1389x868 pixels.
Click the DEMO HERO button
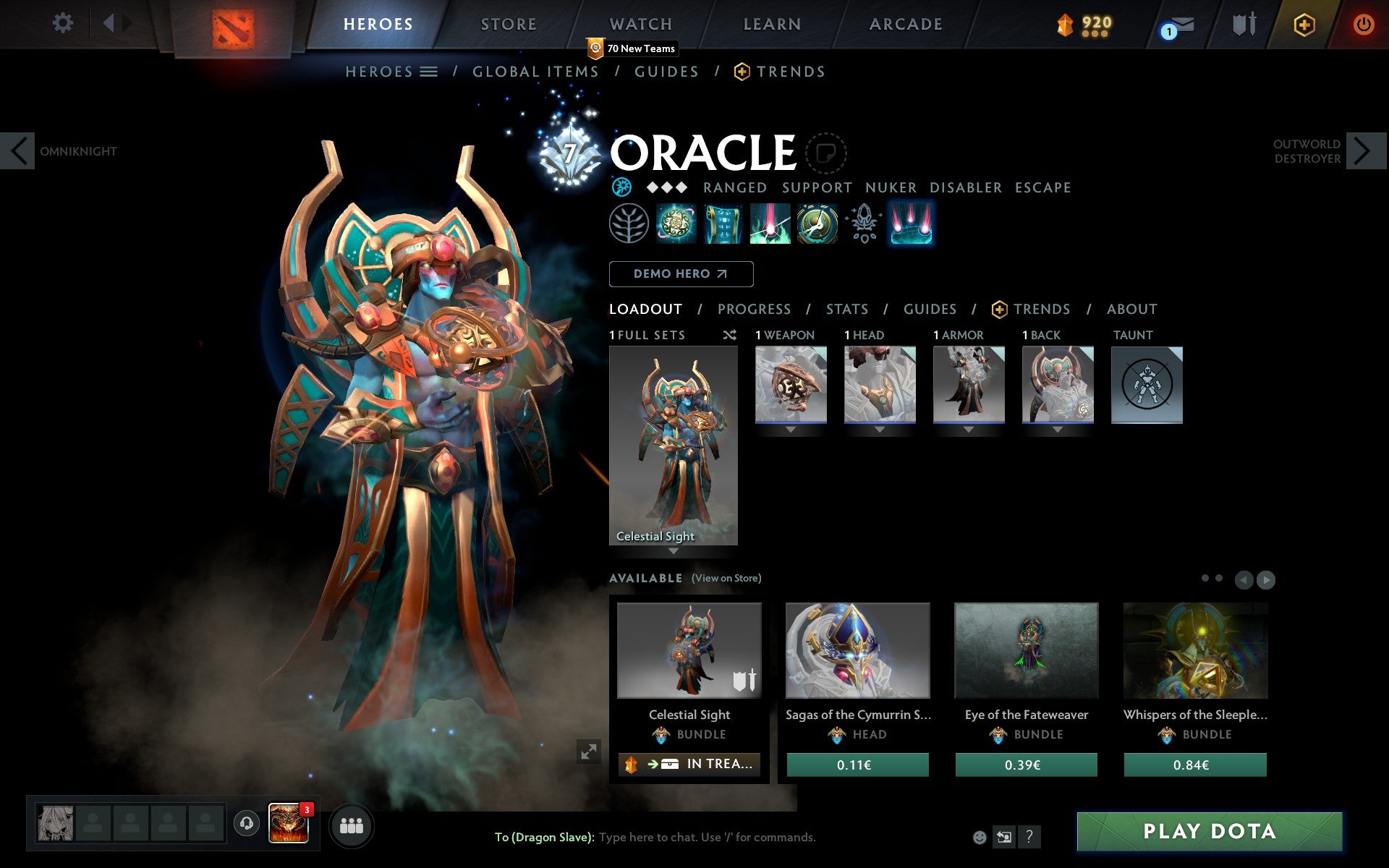(681, 273)
